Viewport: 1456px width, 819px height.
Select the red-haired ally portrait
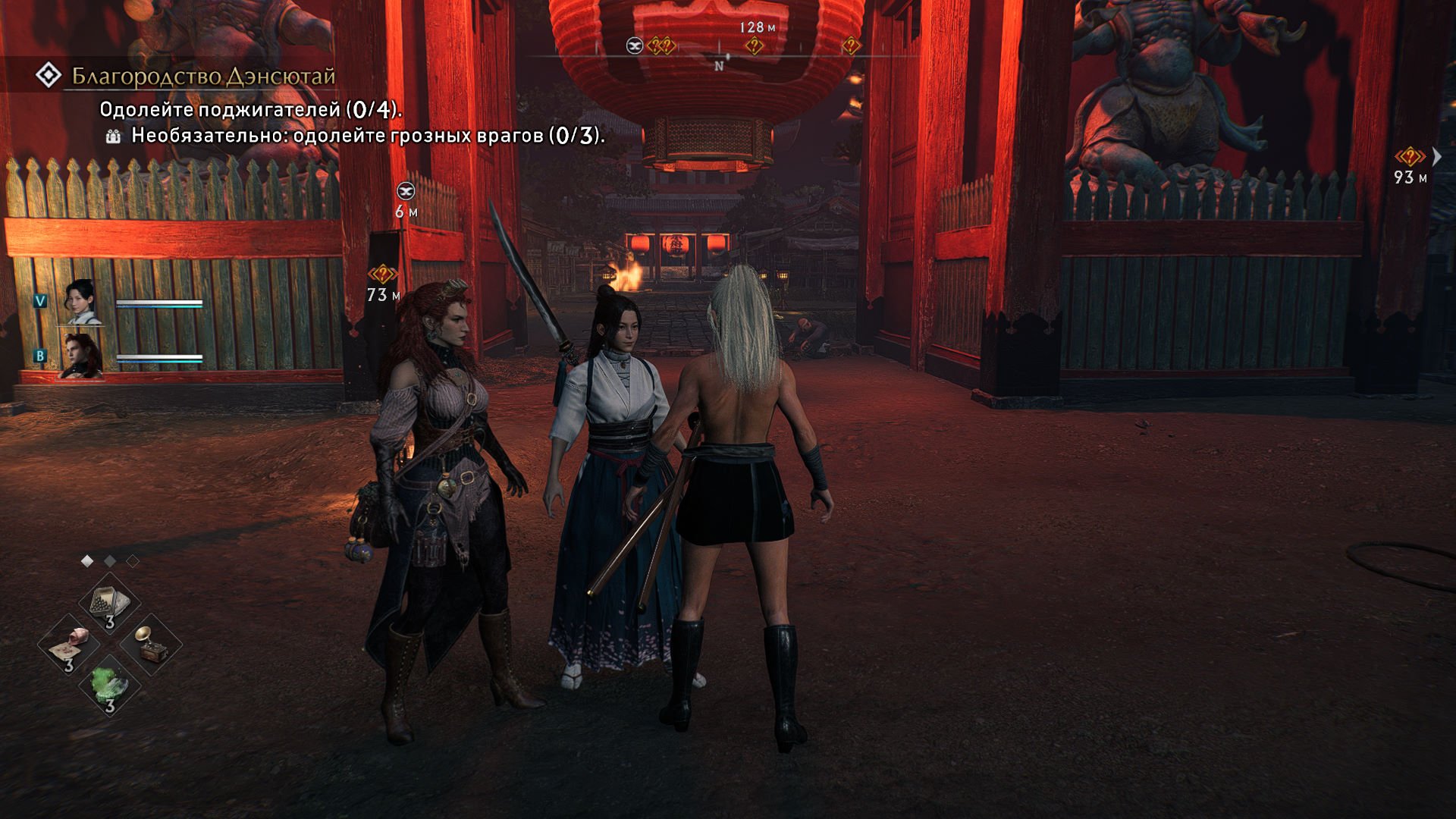[x=82, y=355]
